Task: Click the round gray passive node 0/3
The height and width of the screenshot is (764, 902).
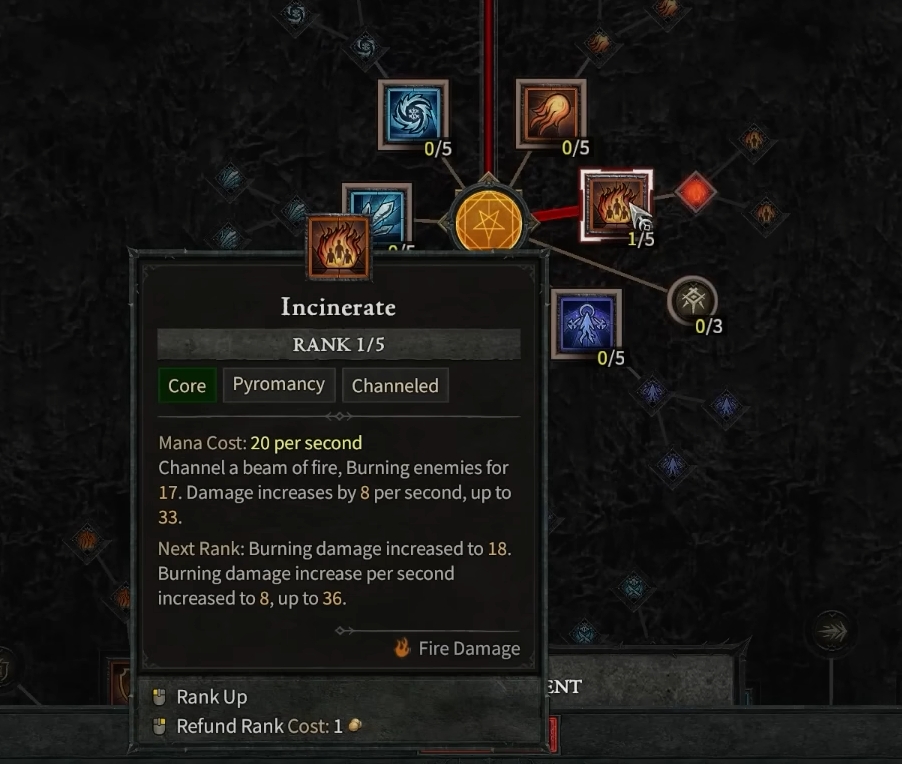Action: point(692,301)
